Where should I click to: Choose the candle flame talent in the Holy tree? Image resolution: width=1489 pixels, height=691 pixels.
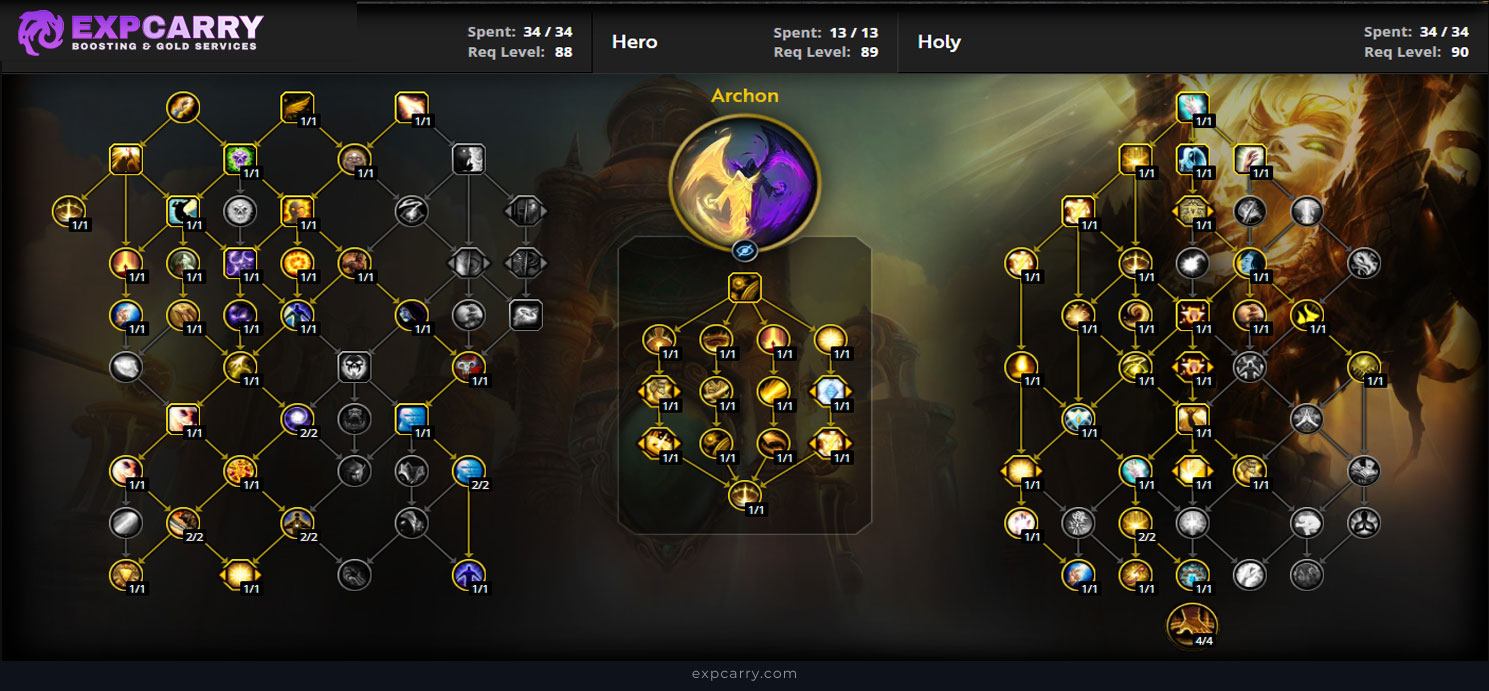[1021, 366]
